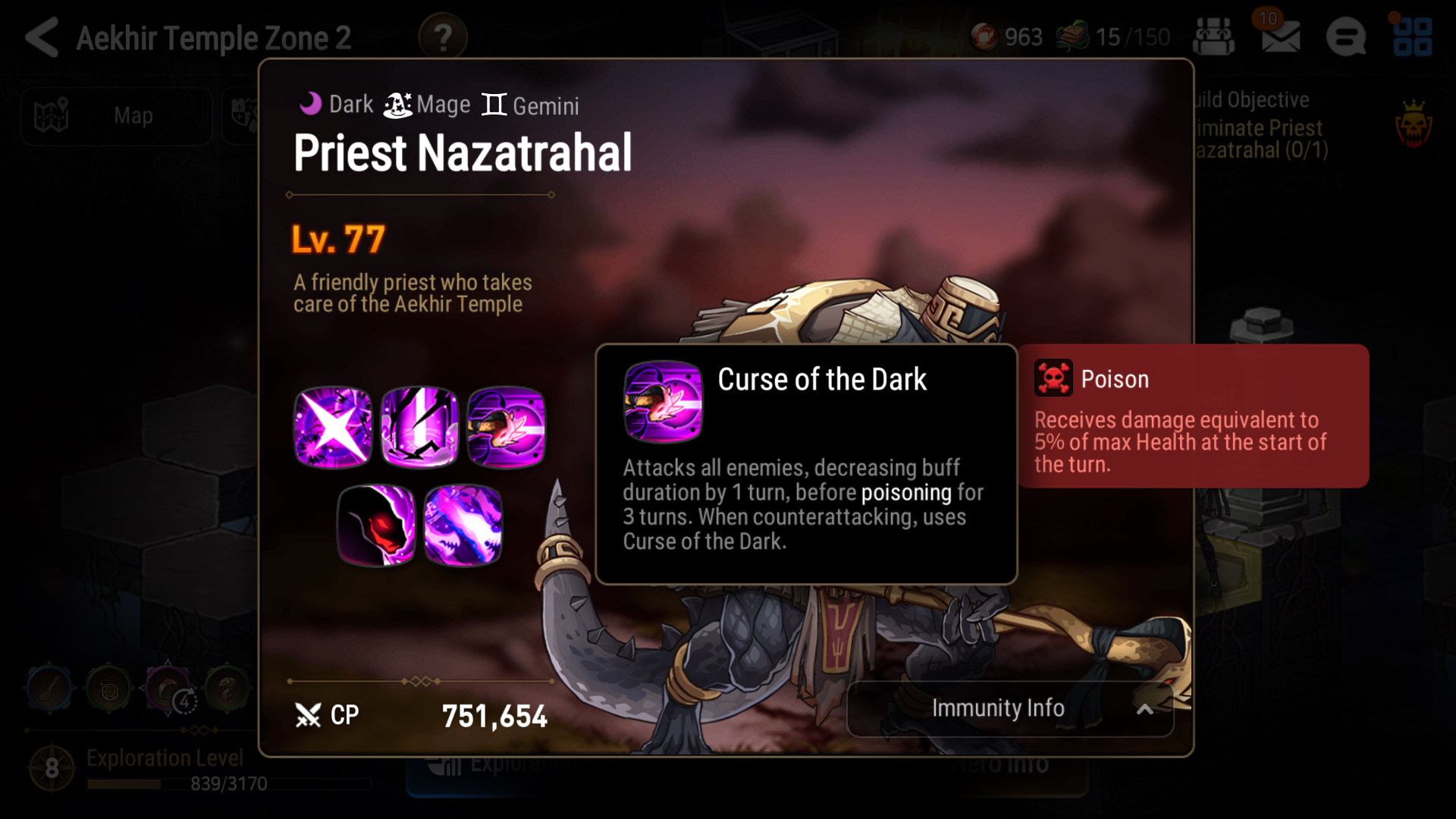Select the red-eyed hooded figure skill icon
This screenshot has height=819, width=1456.
coord(376,525)
